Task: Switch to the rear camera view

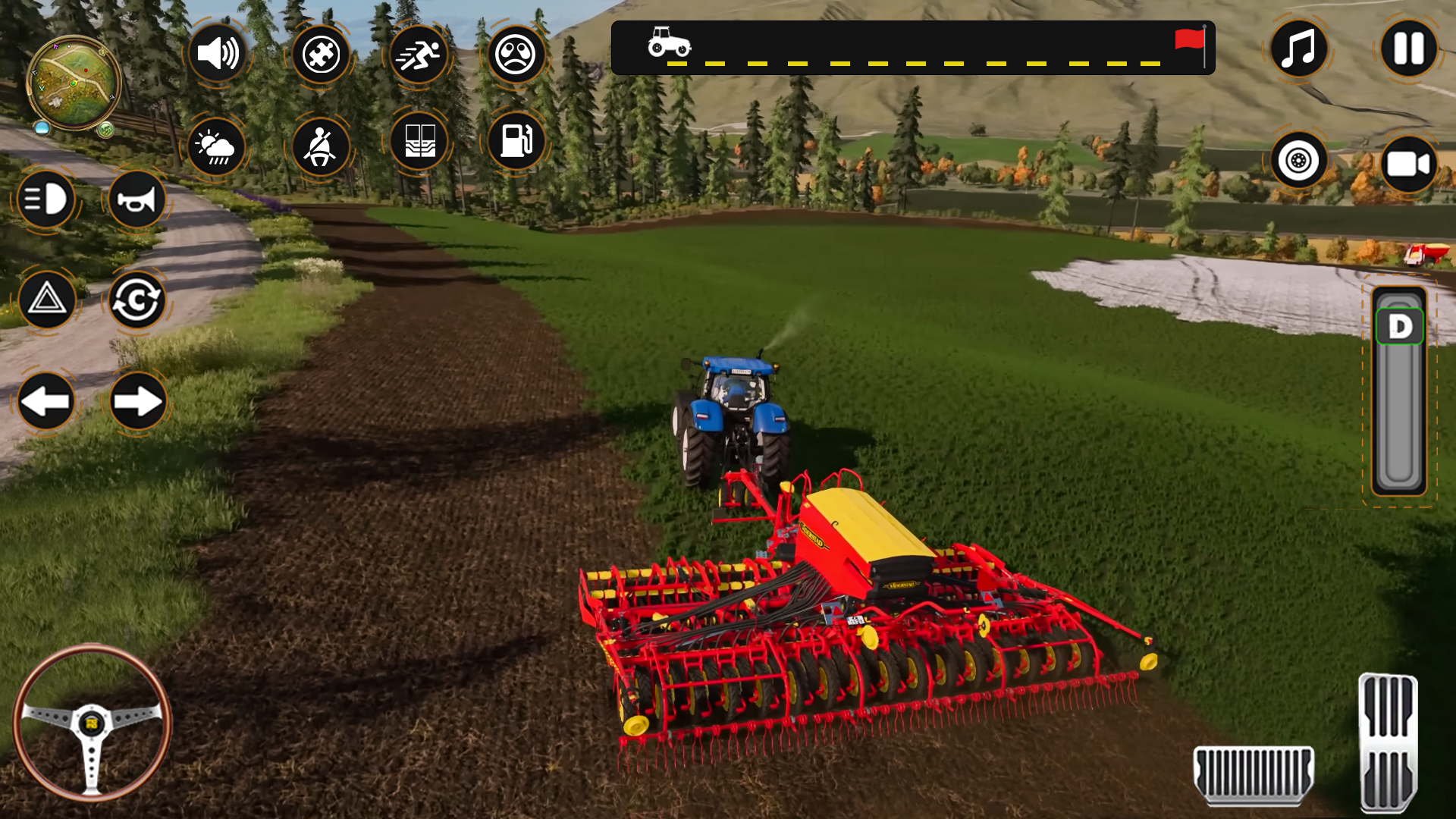Action: click(x=1408, y=162)
